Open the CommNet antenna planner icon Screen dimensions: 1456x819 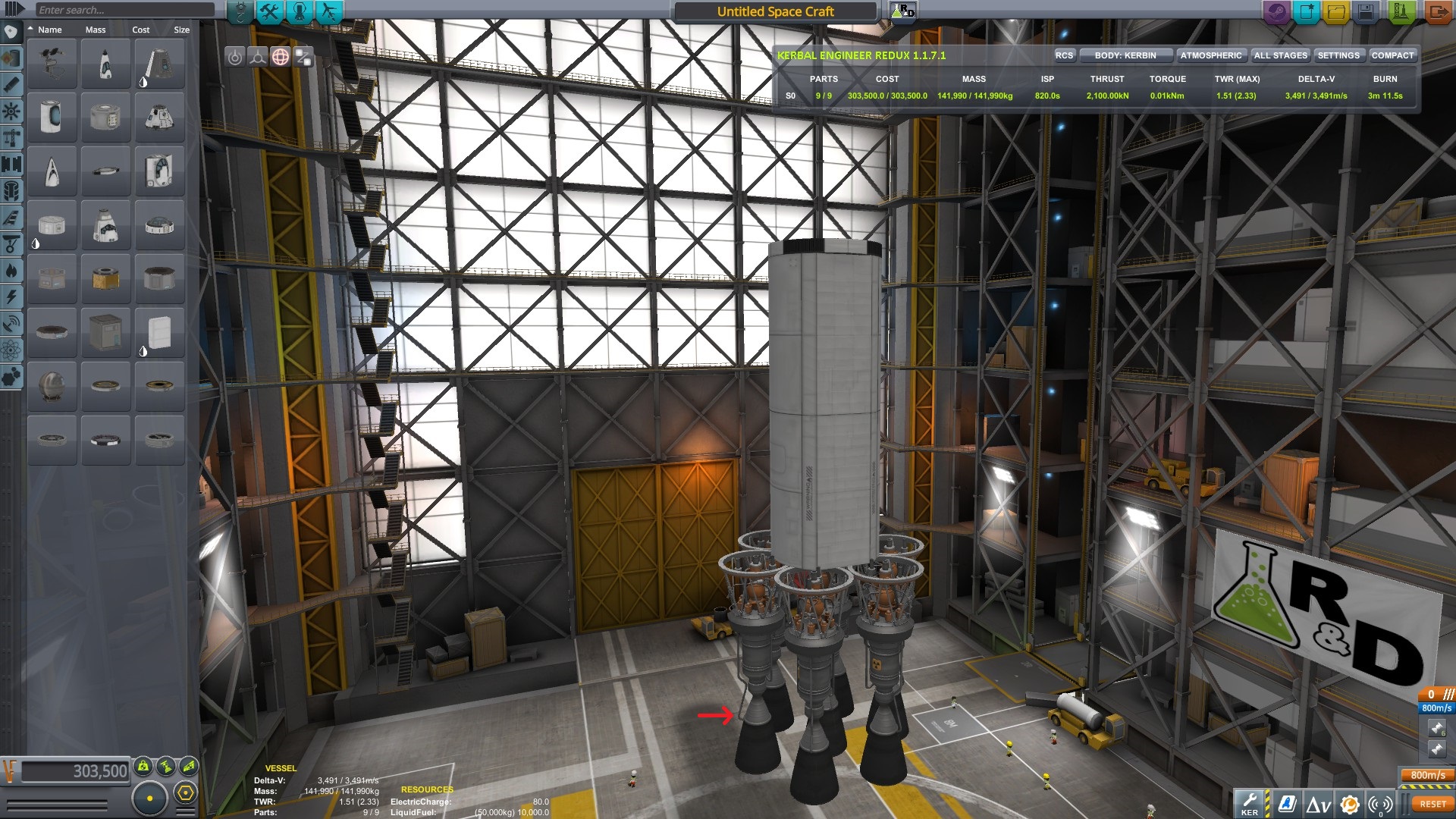tap(1380, 802)
